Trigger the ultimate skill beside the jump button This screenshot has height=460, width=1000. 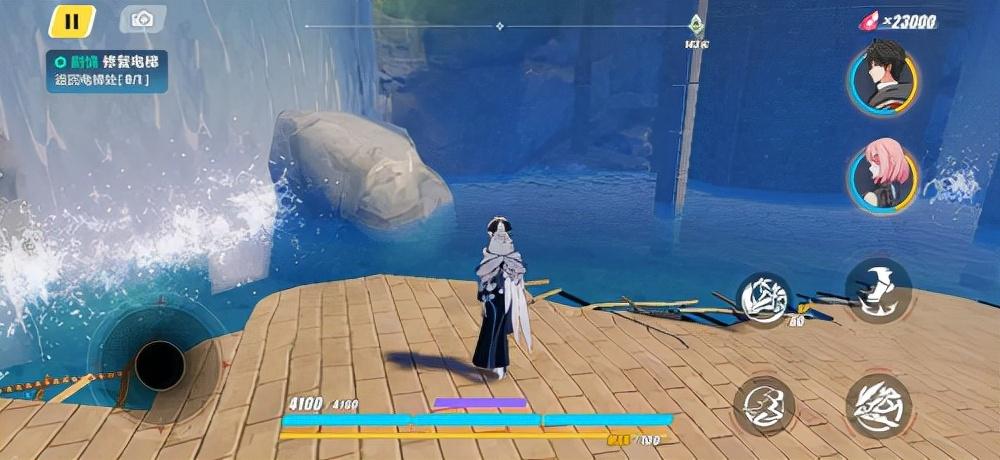(x=765, y=299)
